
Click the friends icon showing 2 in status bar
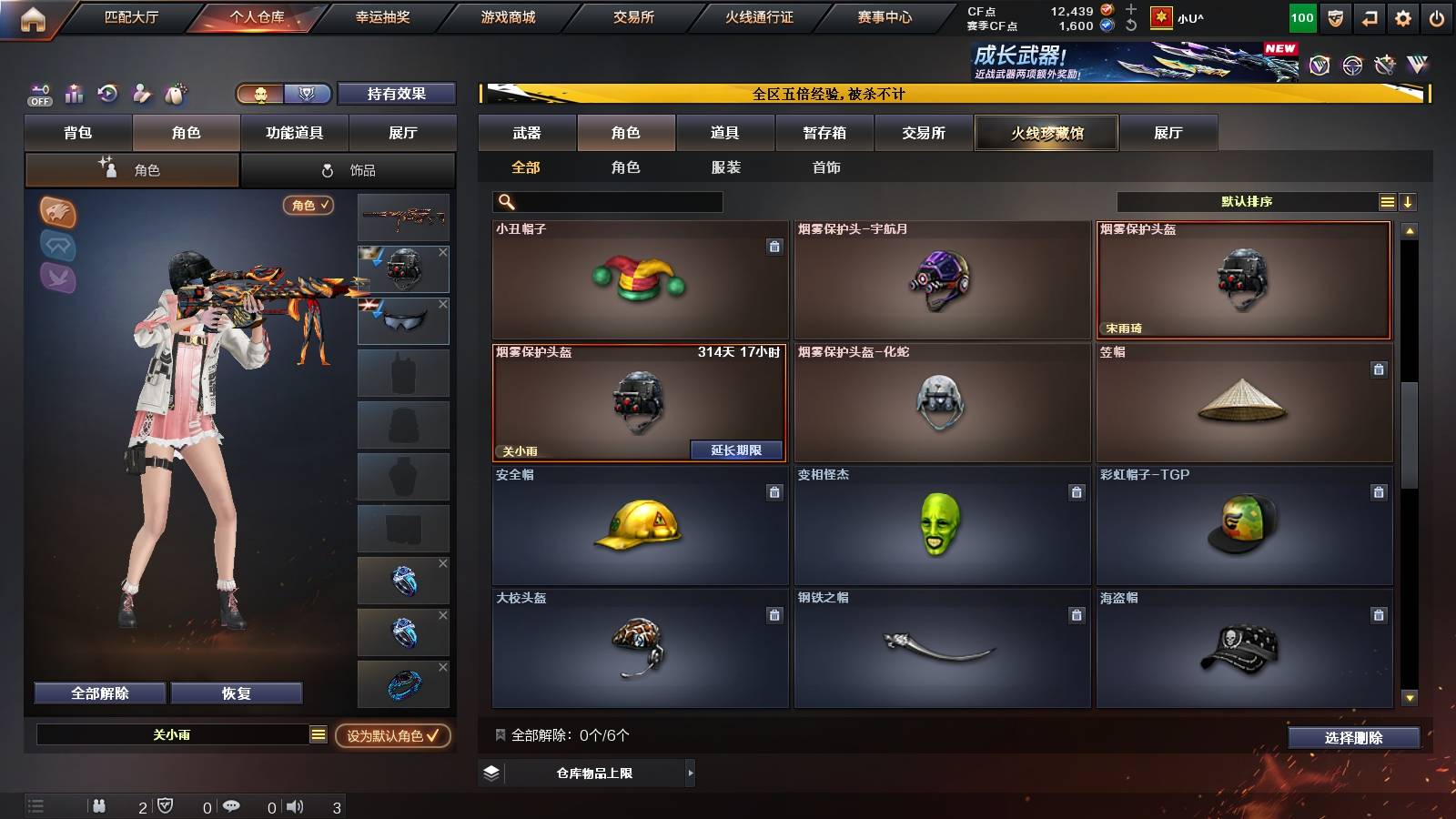pos(100,806)
